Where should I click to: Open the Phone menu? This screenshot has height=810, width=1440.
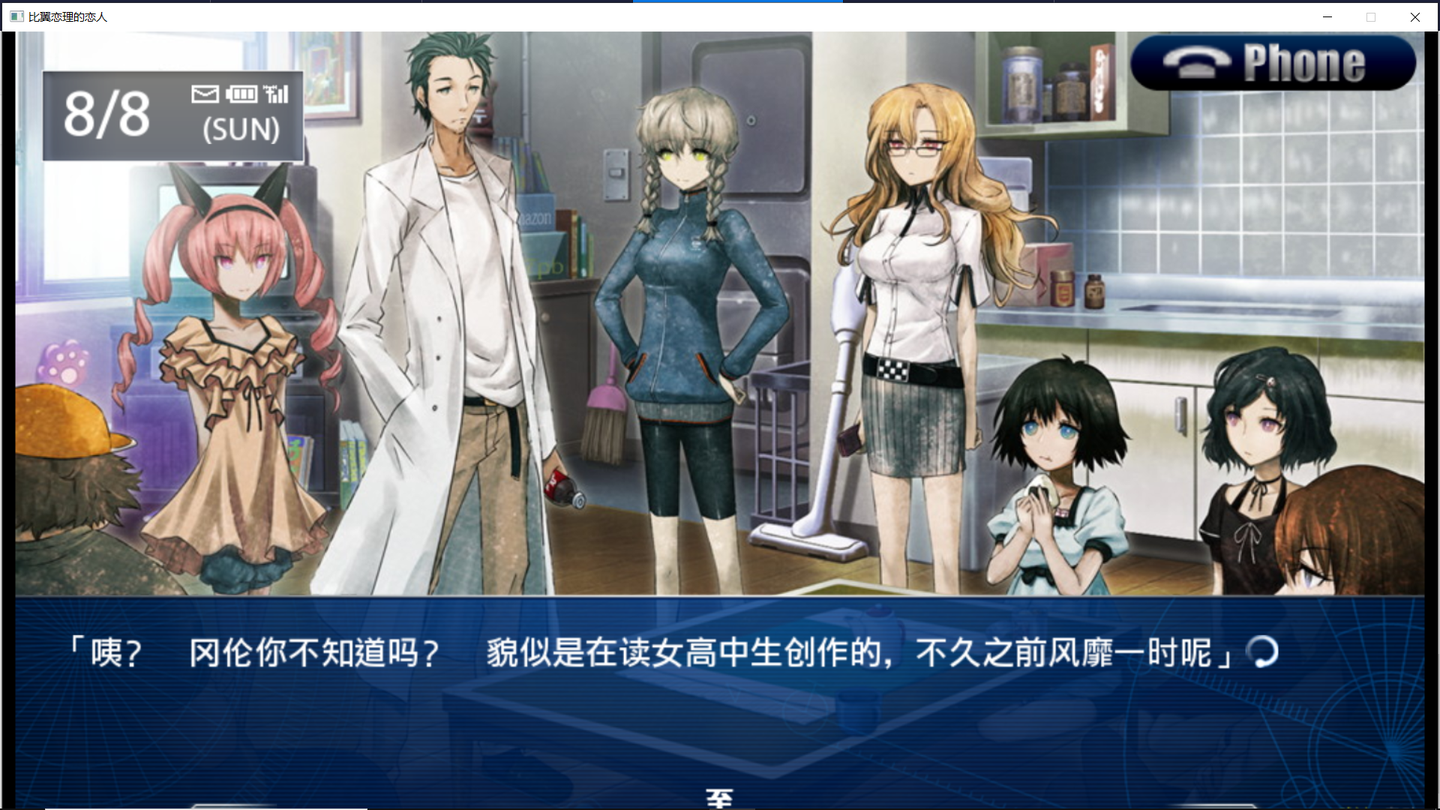(1274, 62)
